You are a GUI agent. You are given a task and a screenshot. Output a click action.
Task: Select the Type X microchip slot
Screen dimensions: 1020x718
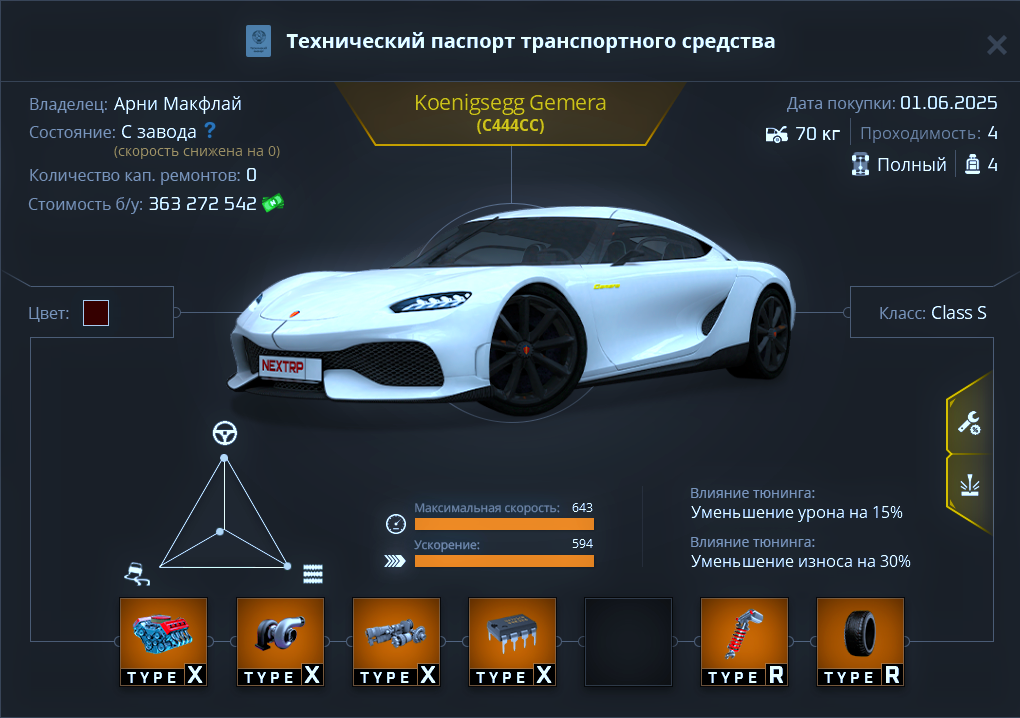512,641
